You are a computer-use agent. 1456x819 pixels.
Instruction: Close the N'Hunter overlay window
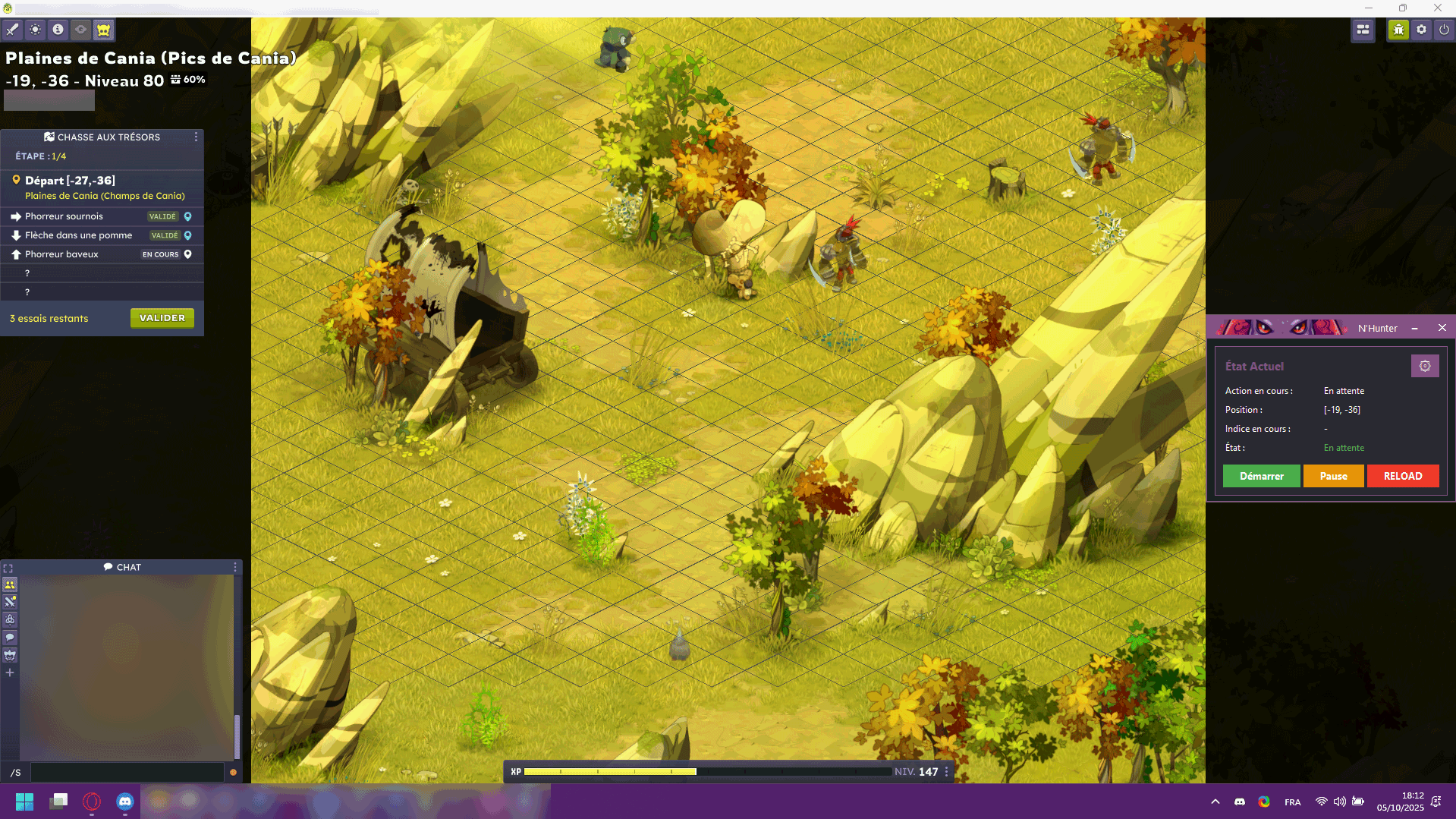1442,328
